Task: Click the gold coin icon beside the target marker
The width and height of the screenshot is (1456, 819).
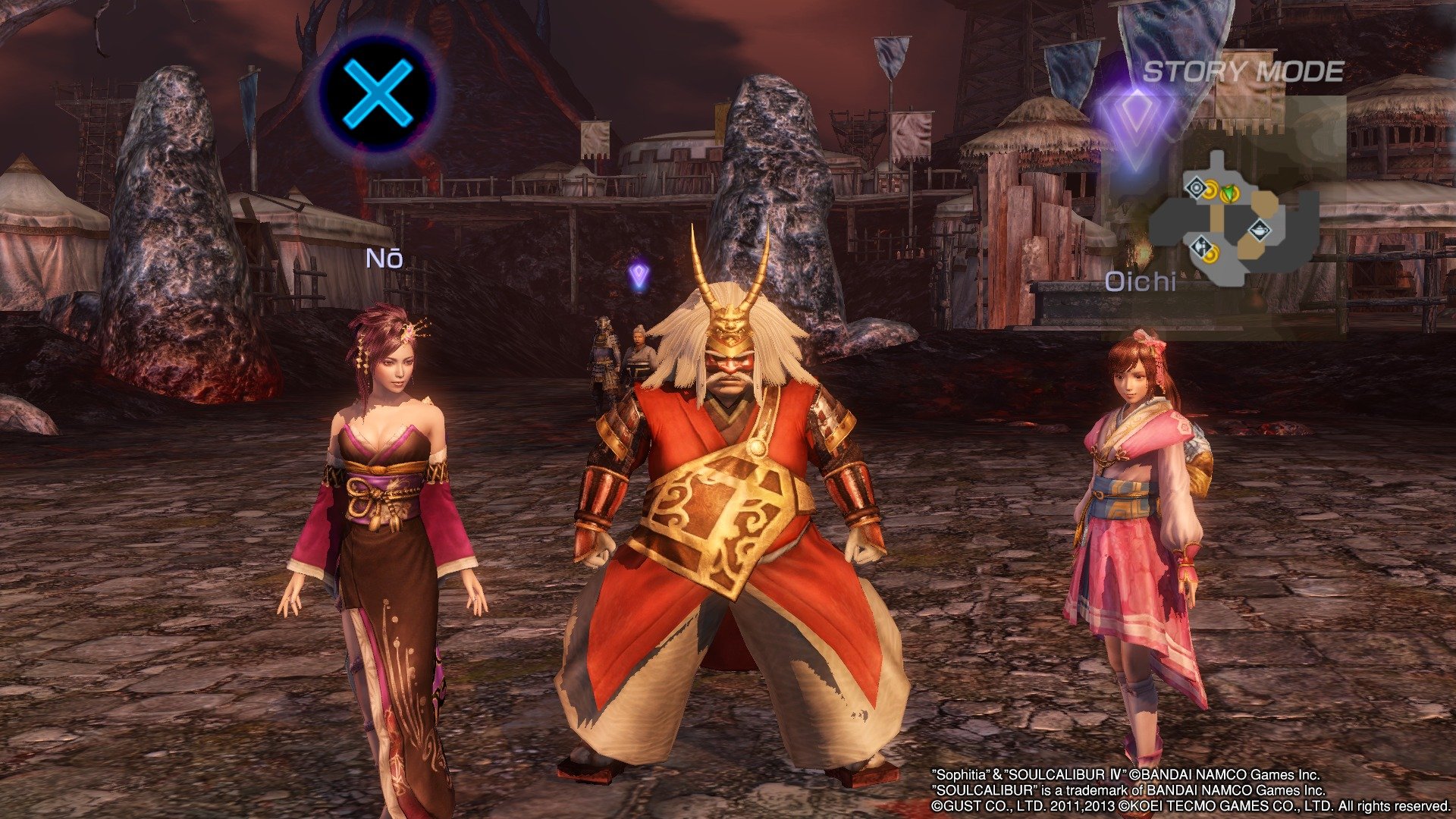Action: pos(1210,190)
